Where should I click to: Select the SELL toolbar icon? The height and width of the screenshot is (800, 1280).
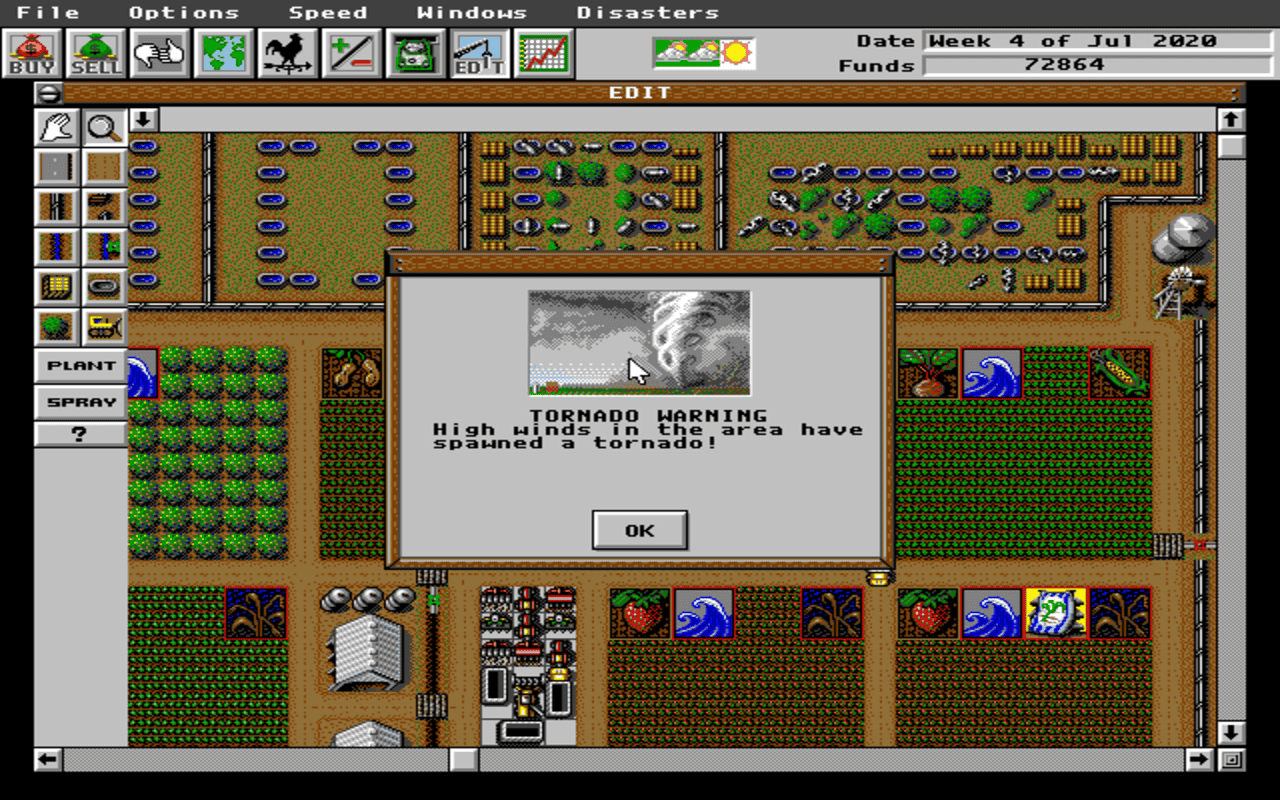tap(95, 52)
